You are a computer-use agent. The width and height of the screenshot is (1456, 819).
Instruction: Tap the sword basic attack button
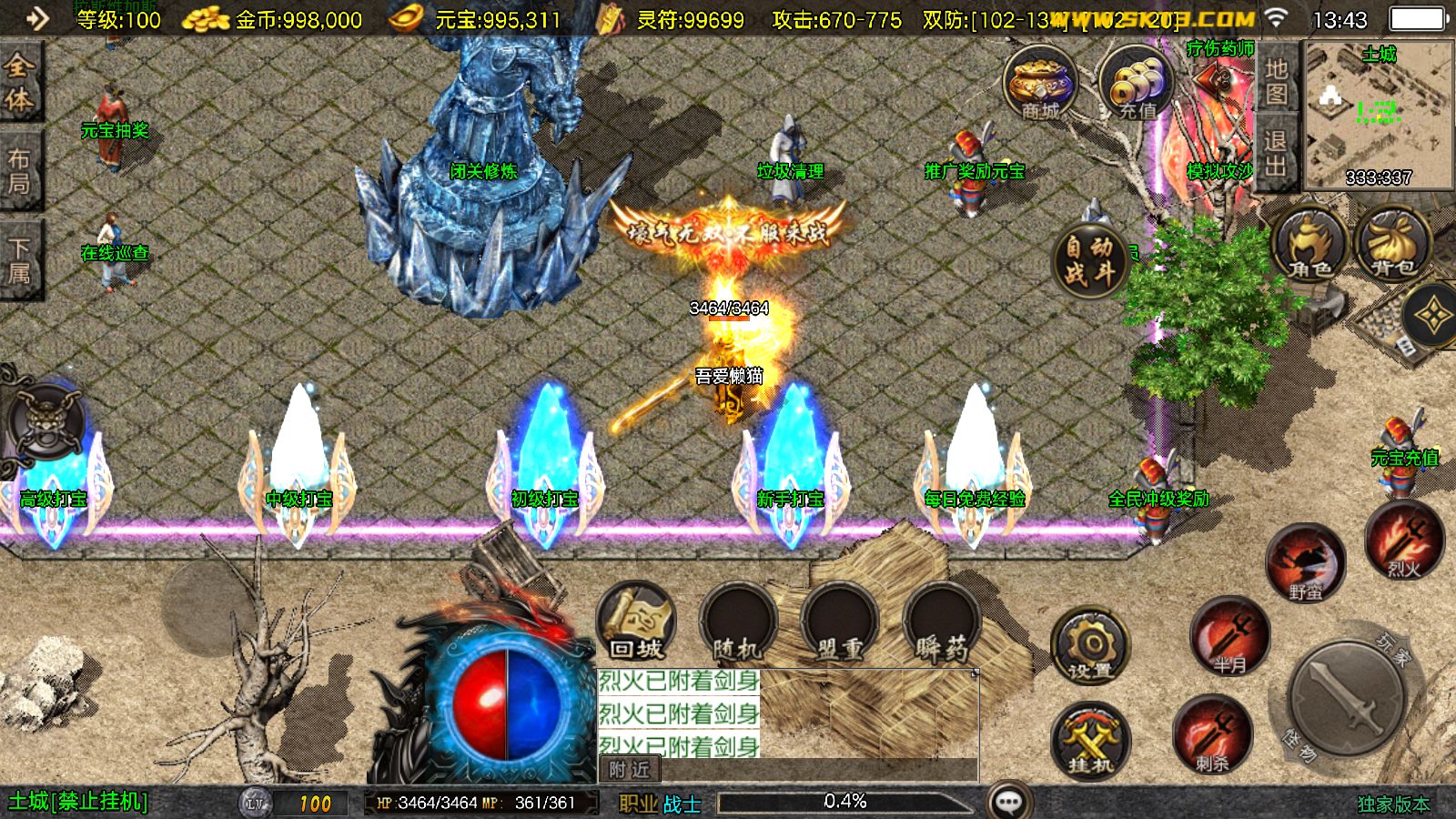(1348, 699)
